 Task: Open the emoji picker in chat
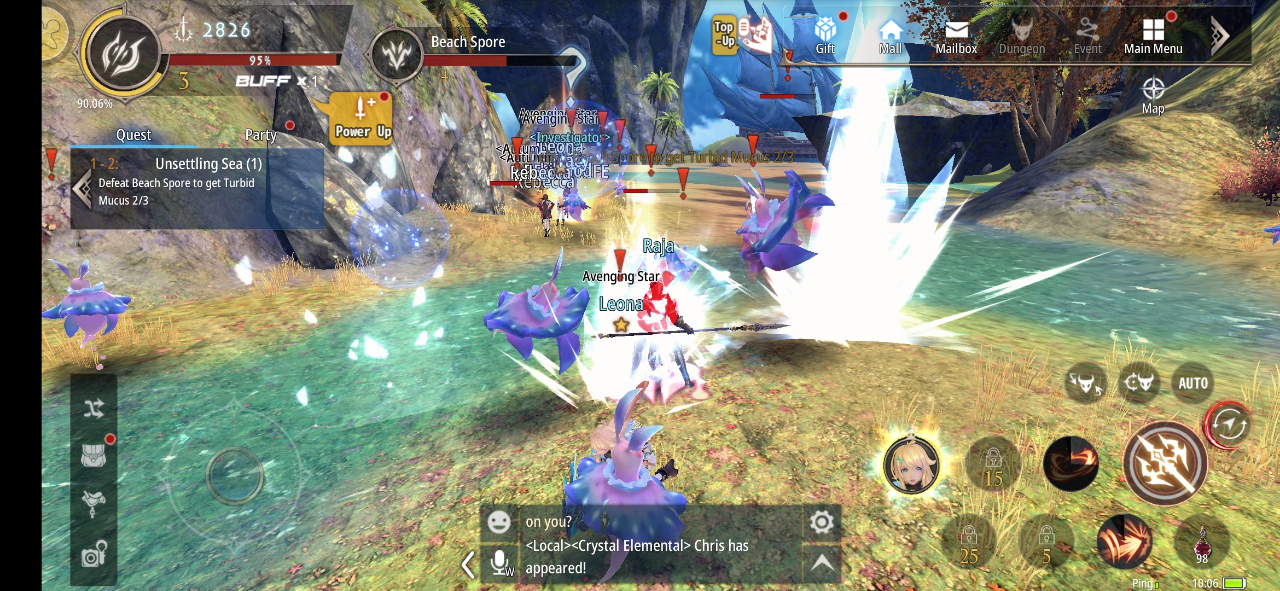(498, 522)
